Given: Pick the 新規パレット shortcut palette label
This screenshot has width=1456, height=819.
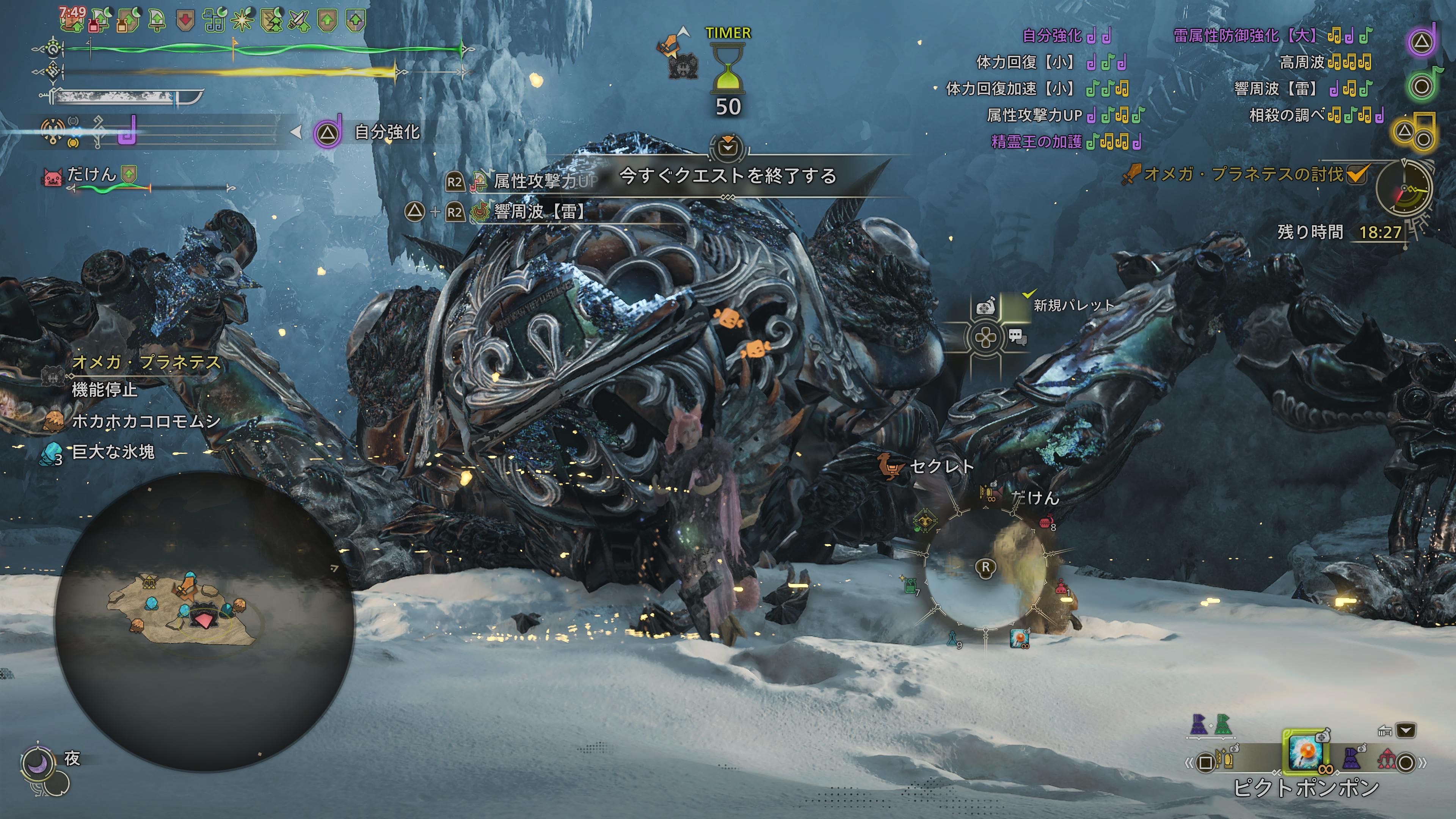Looking at the screenshot, I should tap(1073, 305).
